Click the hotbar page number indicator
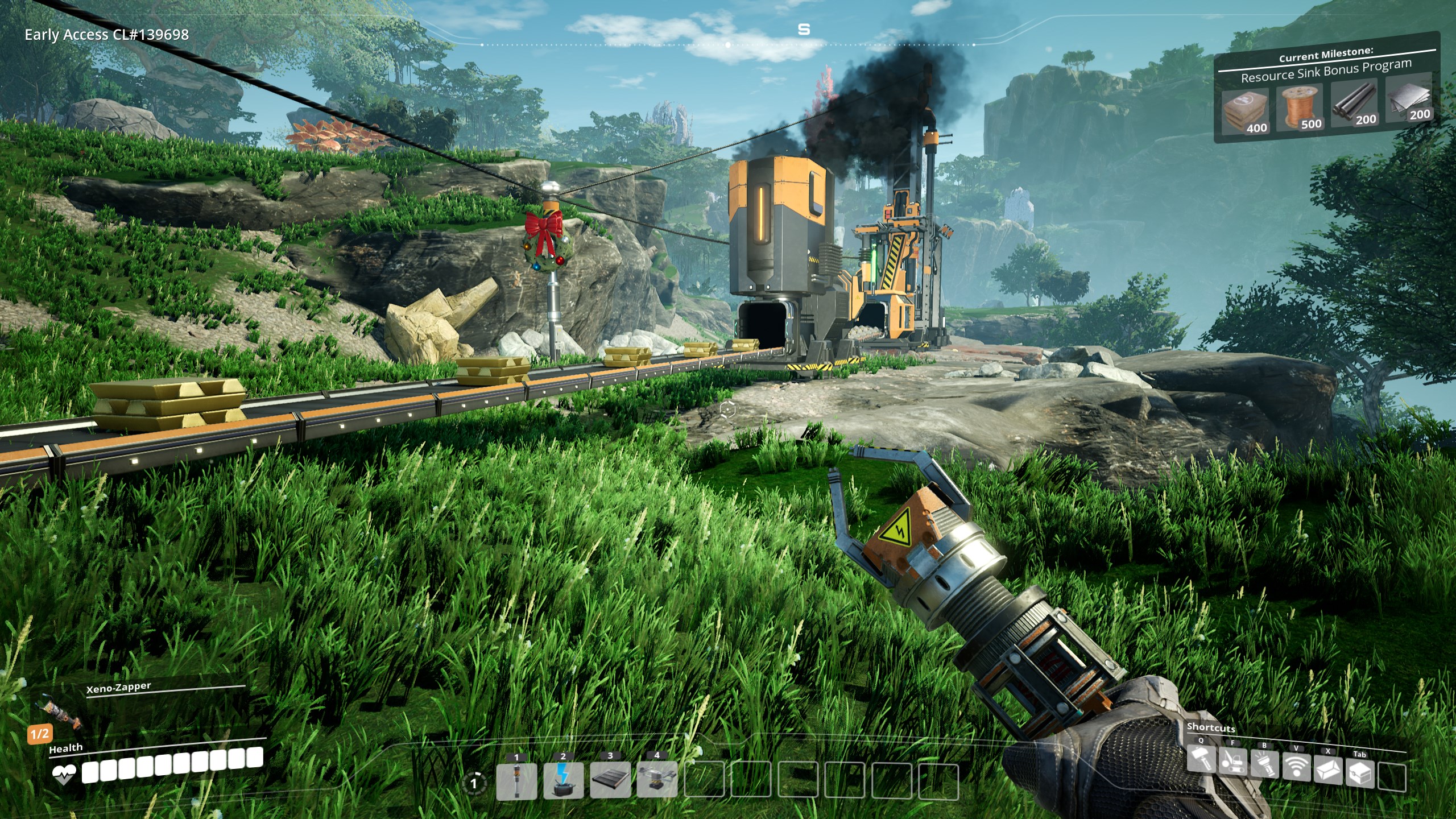This screenshot has height=819, width=1456. click(473, 784)
